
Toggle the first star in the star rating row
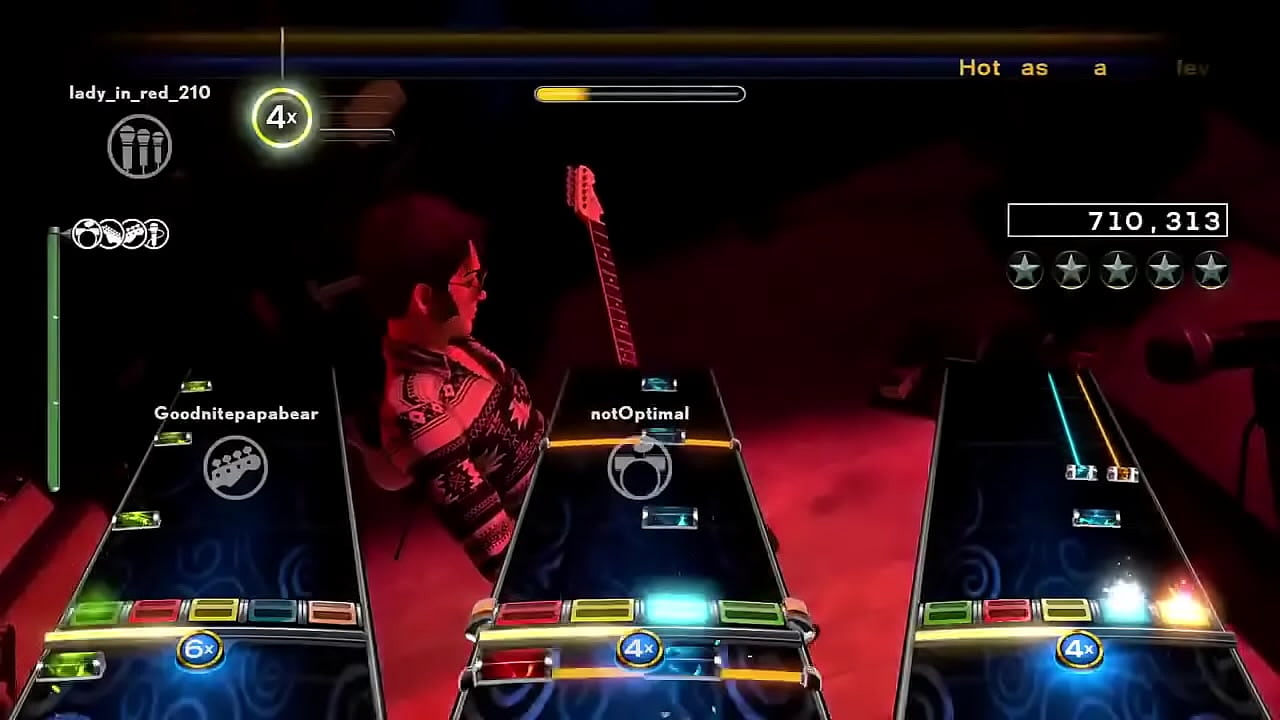(1024, 268)
